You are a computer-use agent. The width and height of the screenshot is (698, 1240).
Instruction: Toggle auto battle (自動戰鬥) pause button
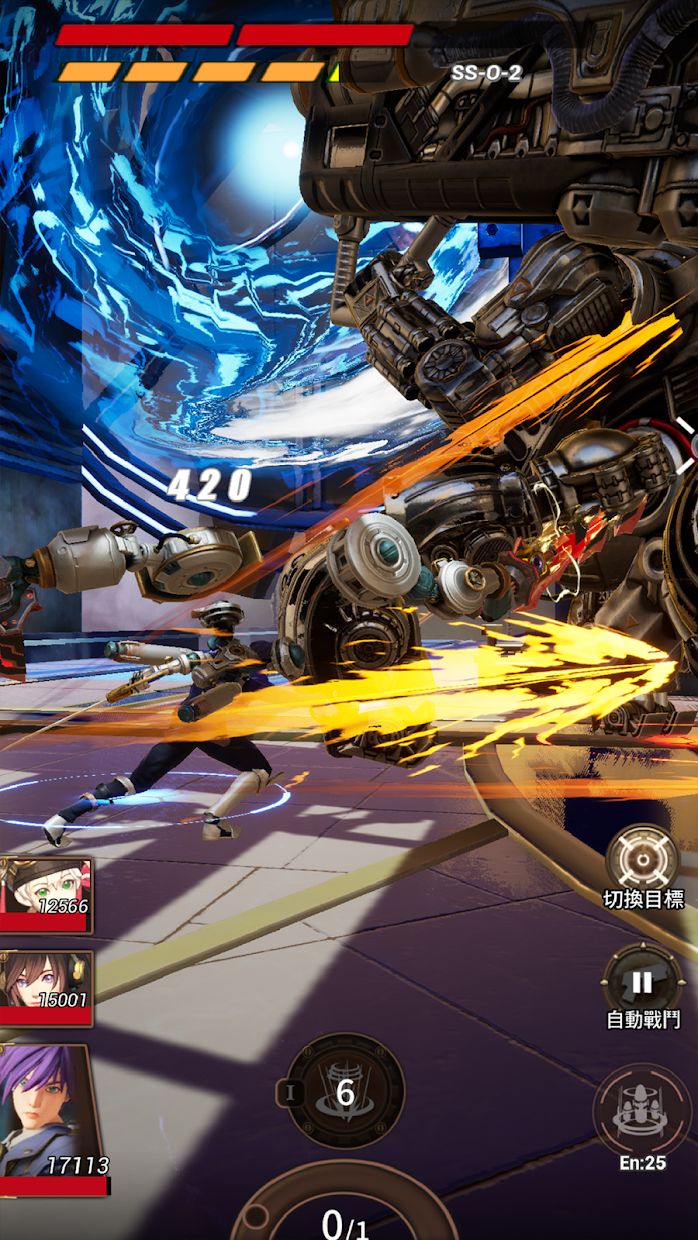click(642, 982)
